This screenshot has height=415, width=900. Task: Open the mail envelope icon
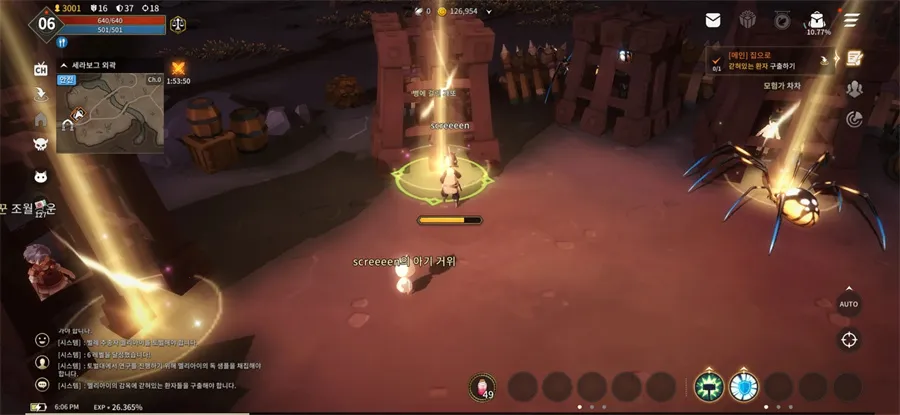(713, 19)
